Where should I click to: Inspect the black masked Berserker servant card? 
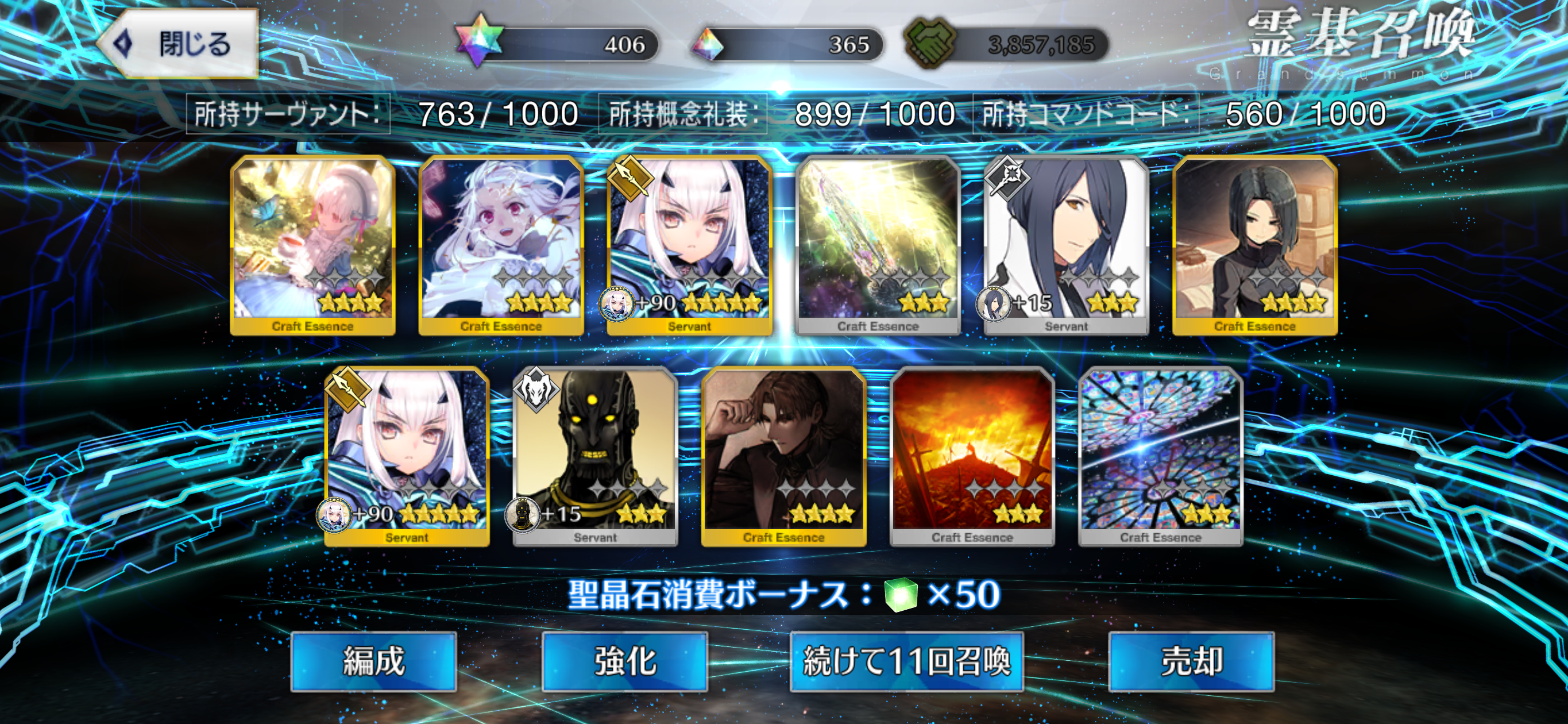pos(595,456)
